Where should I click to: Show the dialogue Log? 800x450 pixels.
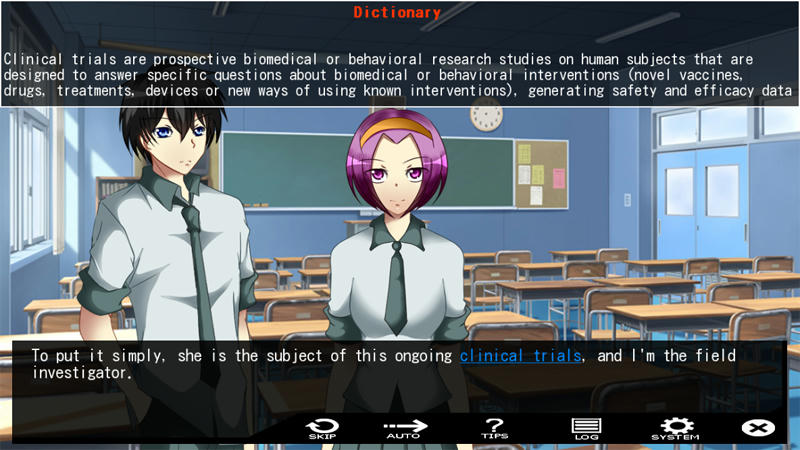585,428
